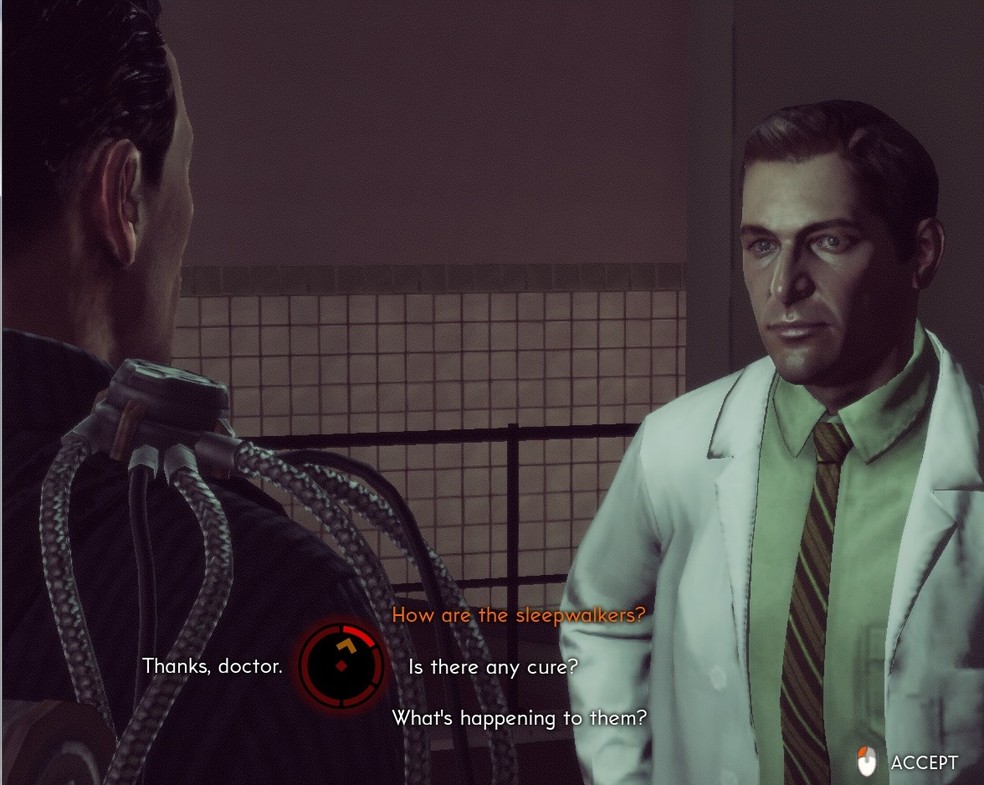
Task: Reply "Thanks, doctor." to end conversation
Action: 212,666
